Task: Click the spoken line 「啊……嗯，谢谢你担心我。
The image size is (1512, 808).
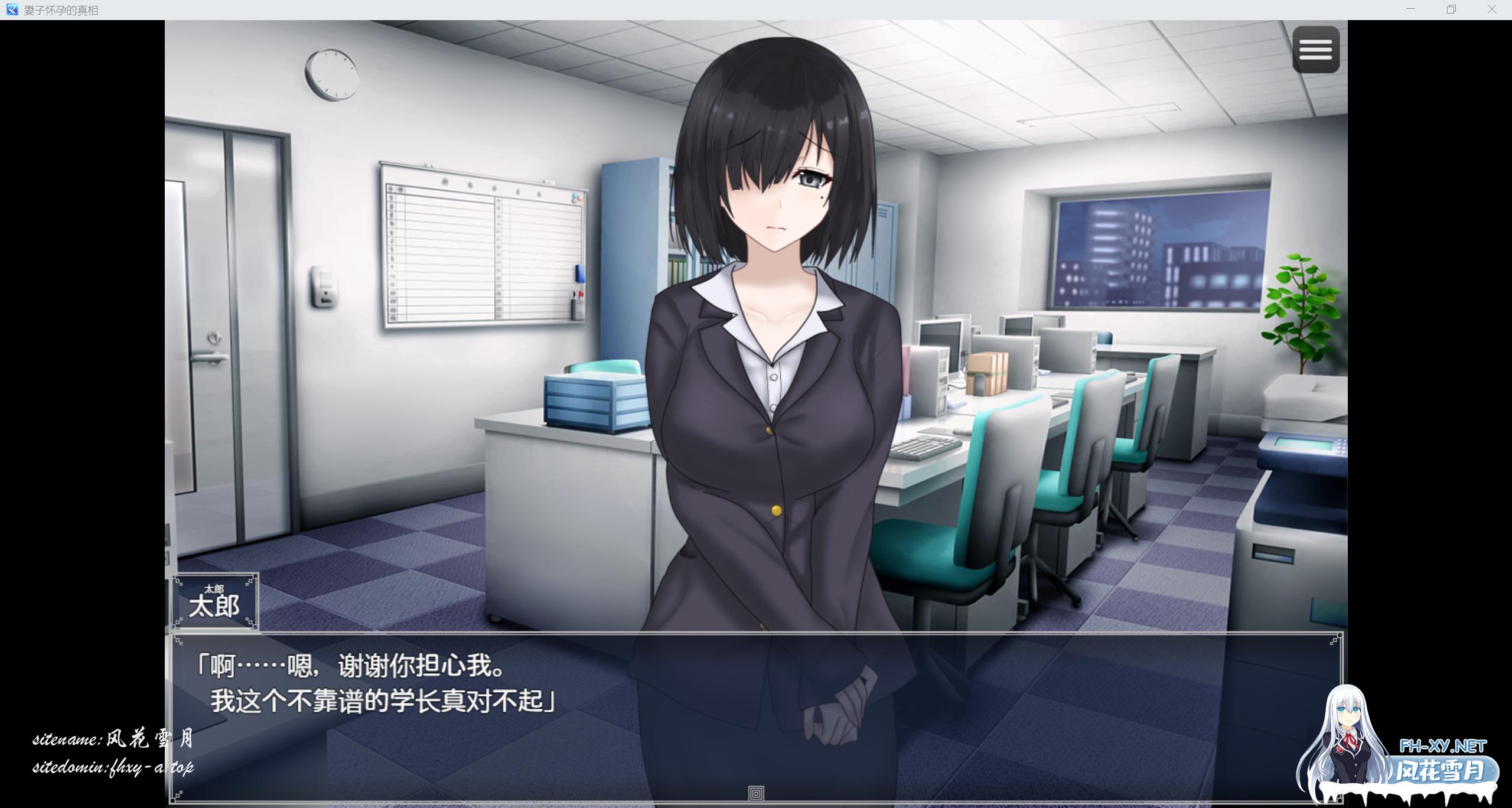Action: (x=351, y=666)
